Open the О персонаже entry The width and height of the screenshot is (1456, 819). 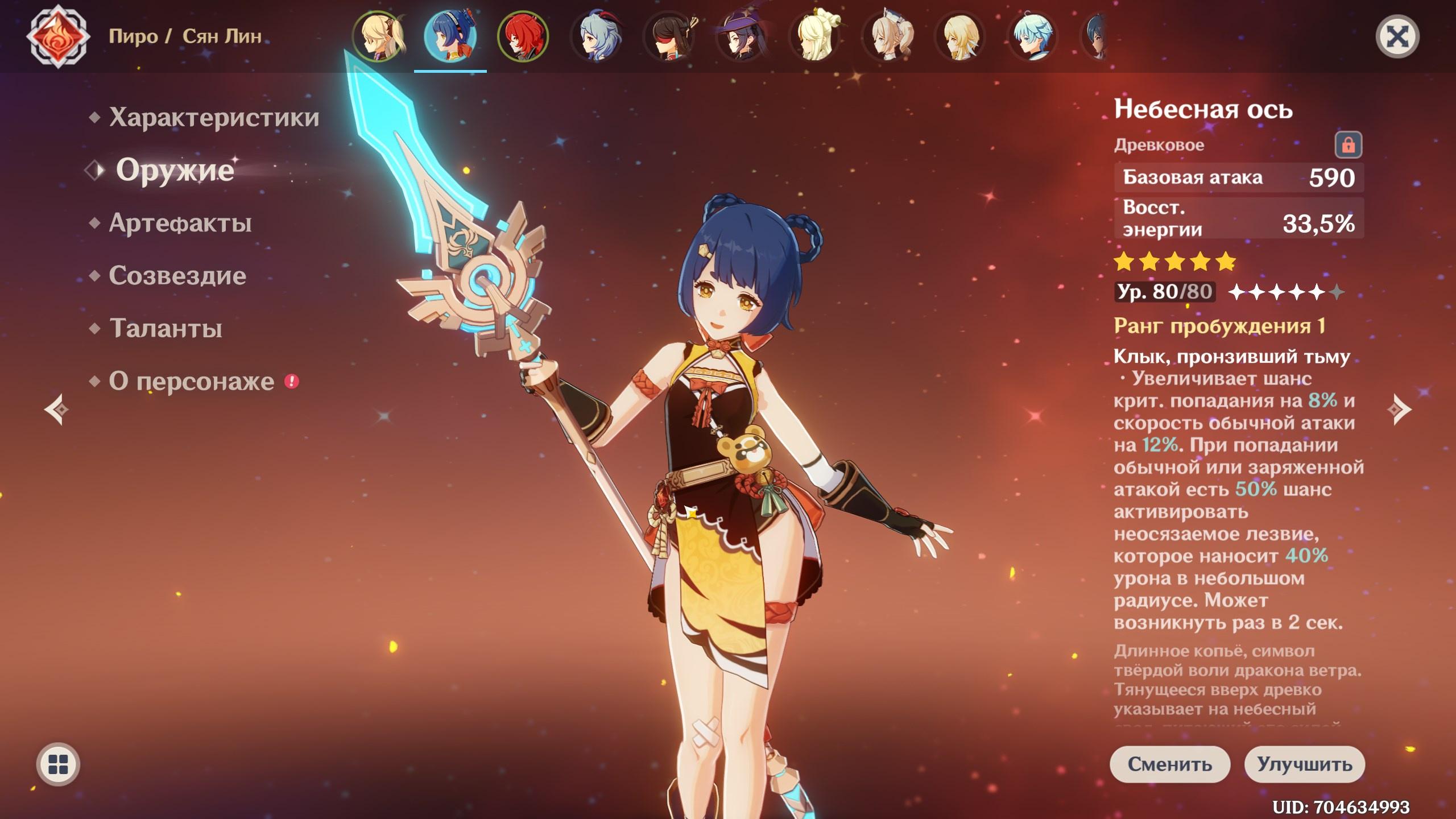[x=191, y=382]
